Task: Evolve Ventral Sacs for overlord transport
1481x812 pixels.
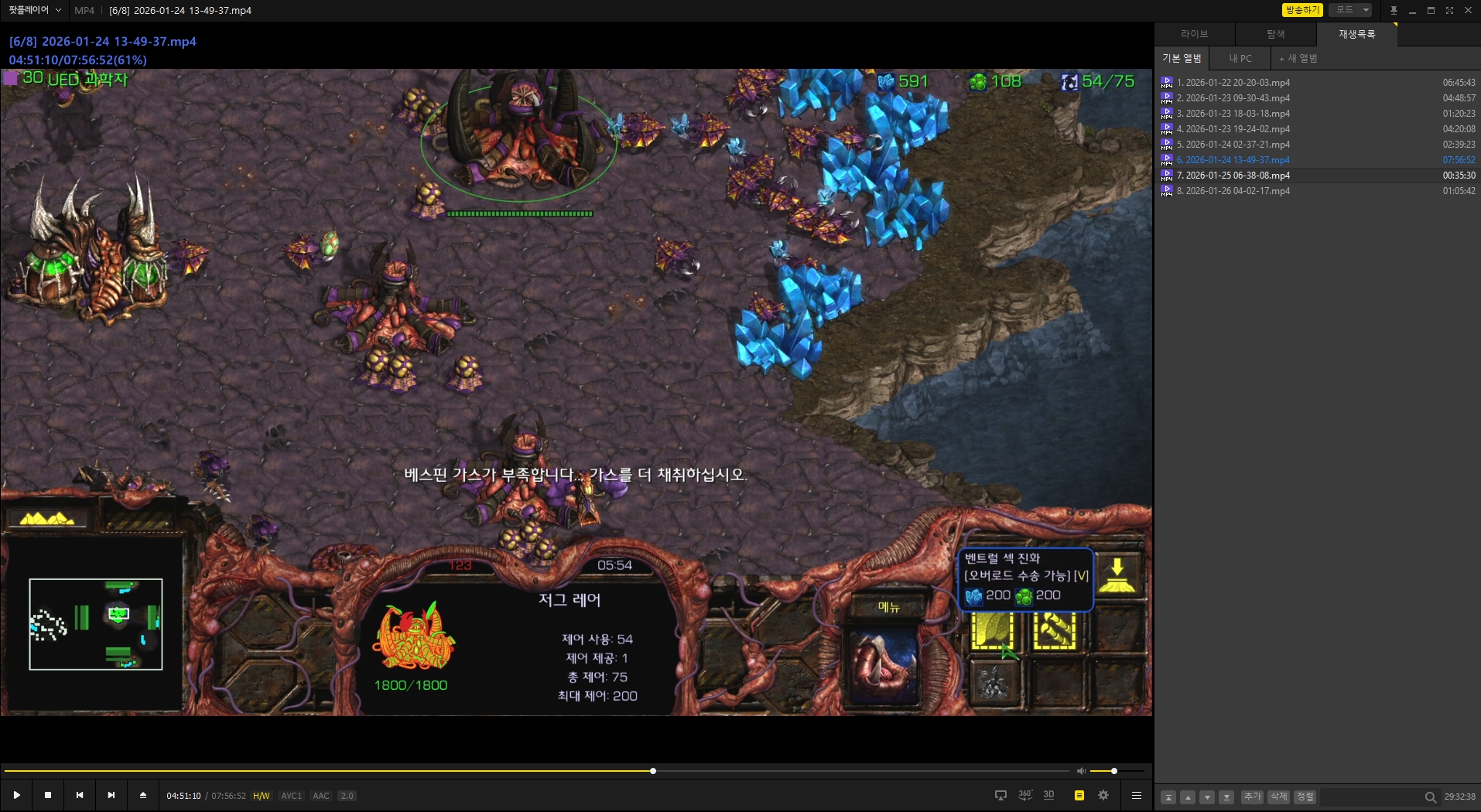Action: tap(992, 630)
